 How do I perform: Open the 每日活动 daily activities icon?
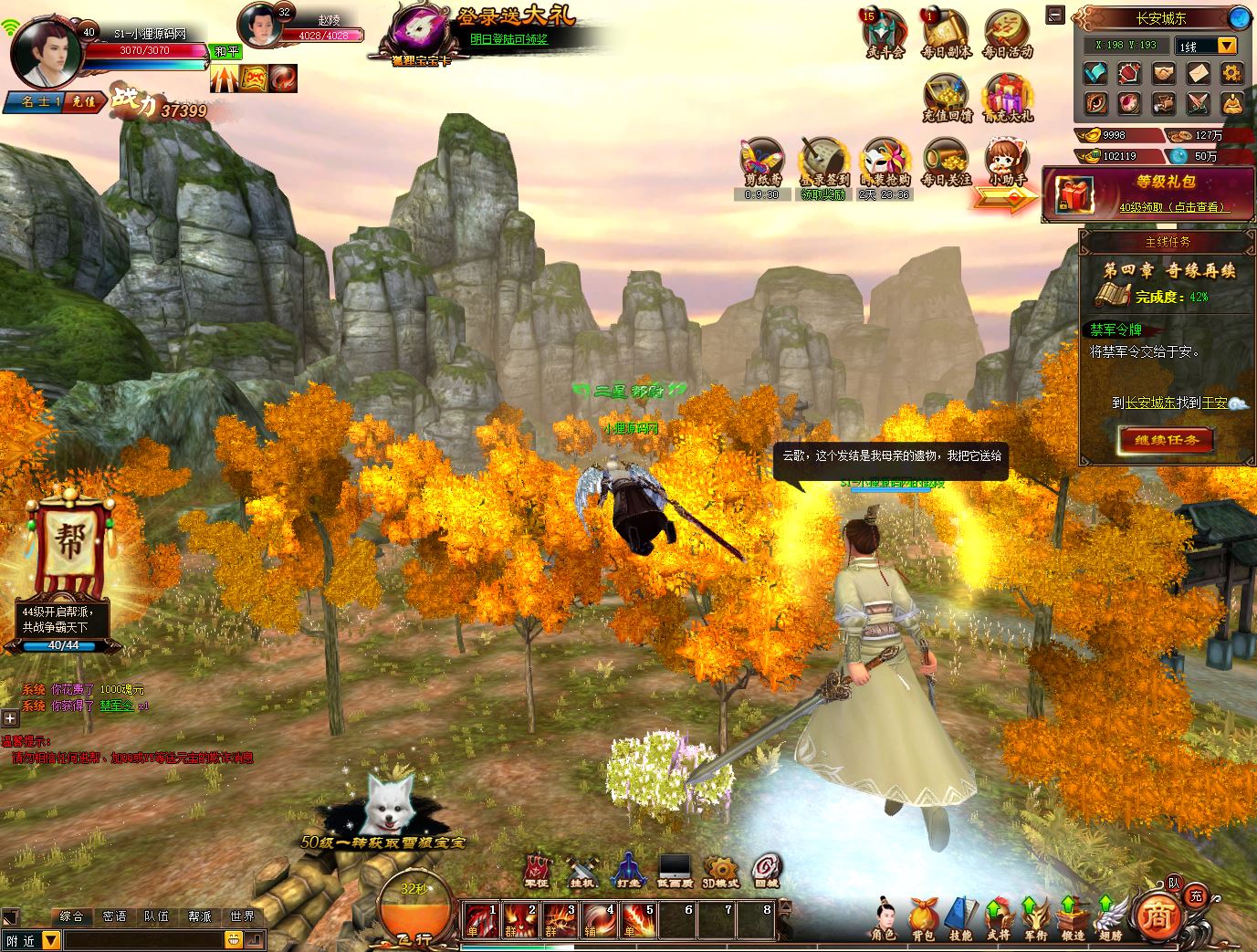tap(1007, 34)
